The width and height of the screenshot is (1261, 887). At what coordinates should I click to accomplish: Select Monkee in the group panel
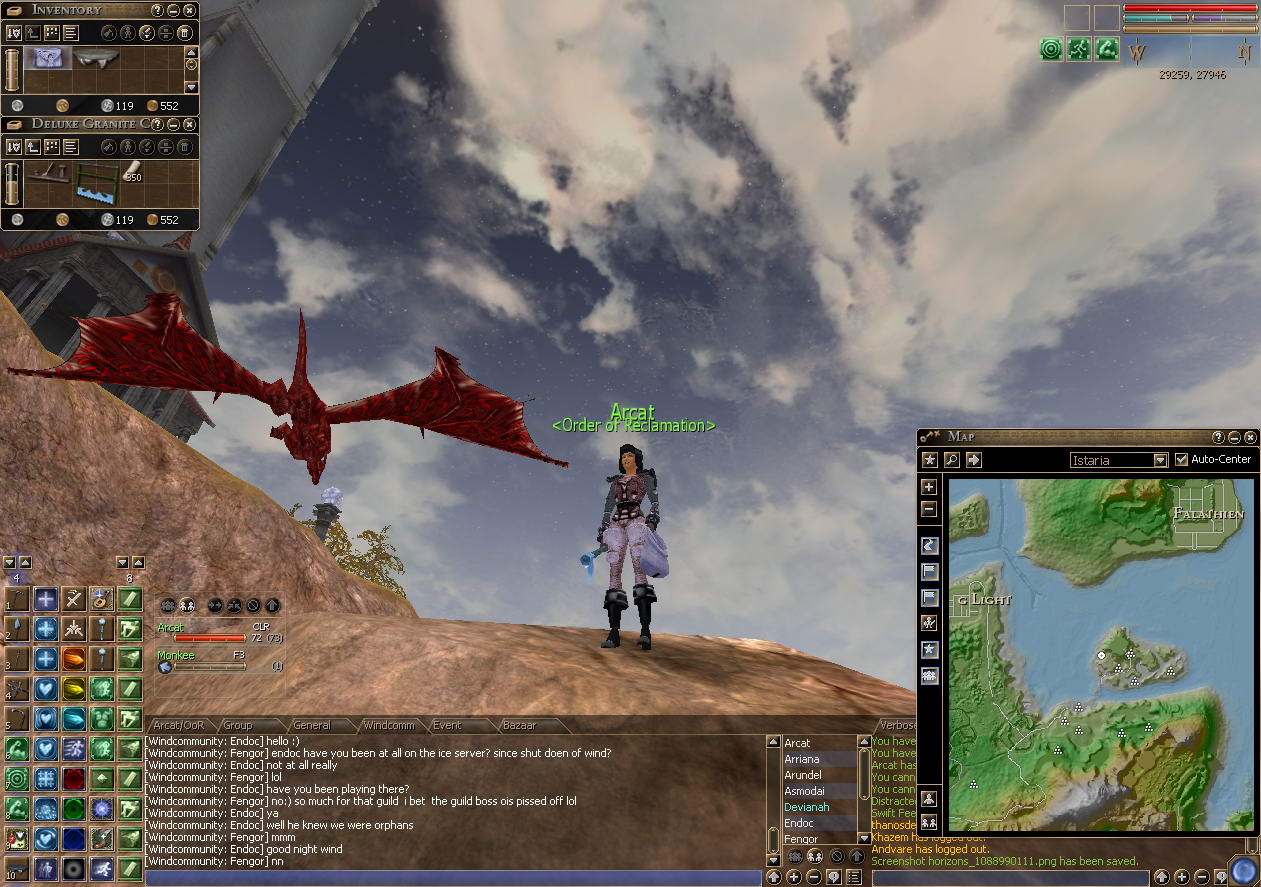(176, 656)
